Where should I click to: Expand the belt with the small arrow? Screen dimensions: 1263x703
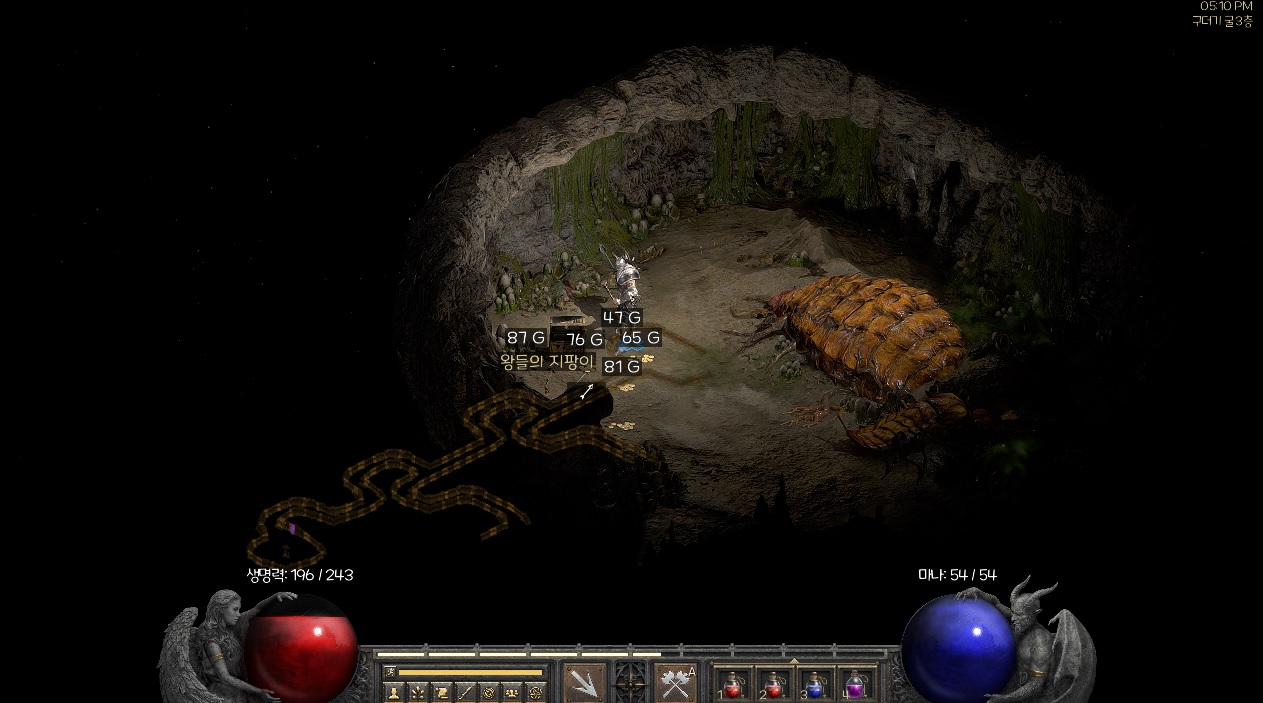[794, 661]
